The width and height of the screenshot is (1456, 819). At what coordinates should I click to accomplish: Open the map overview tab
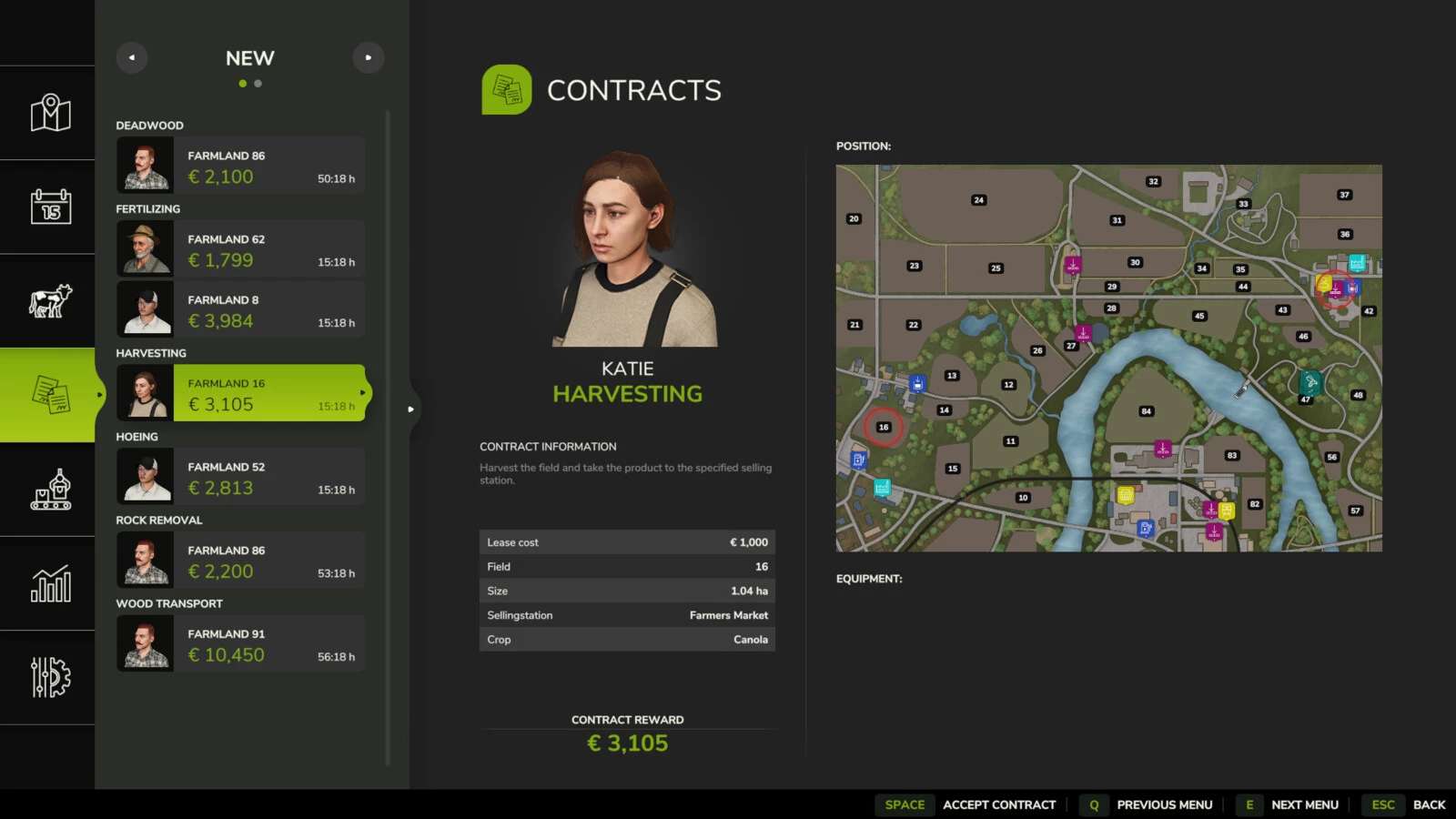[x=50, y=114]
